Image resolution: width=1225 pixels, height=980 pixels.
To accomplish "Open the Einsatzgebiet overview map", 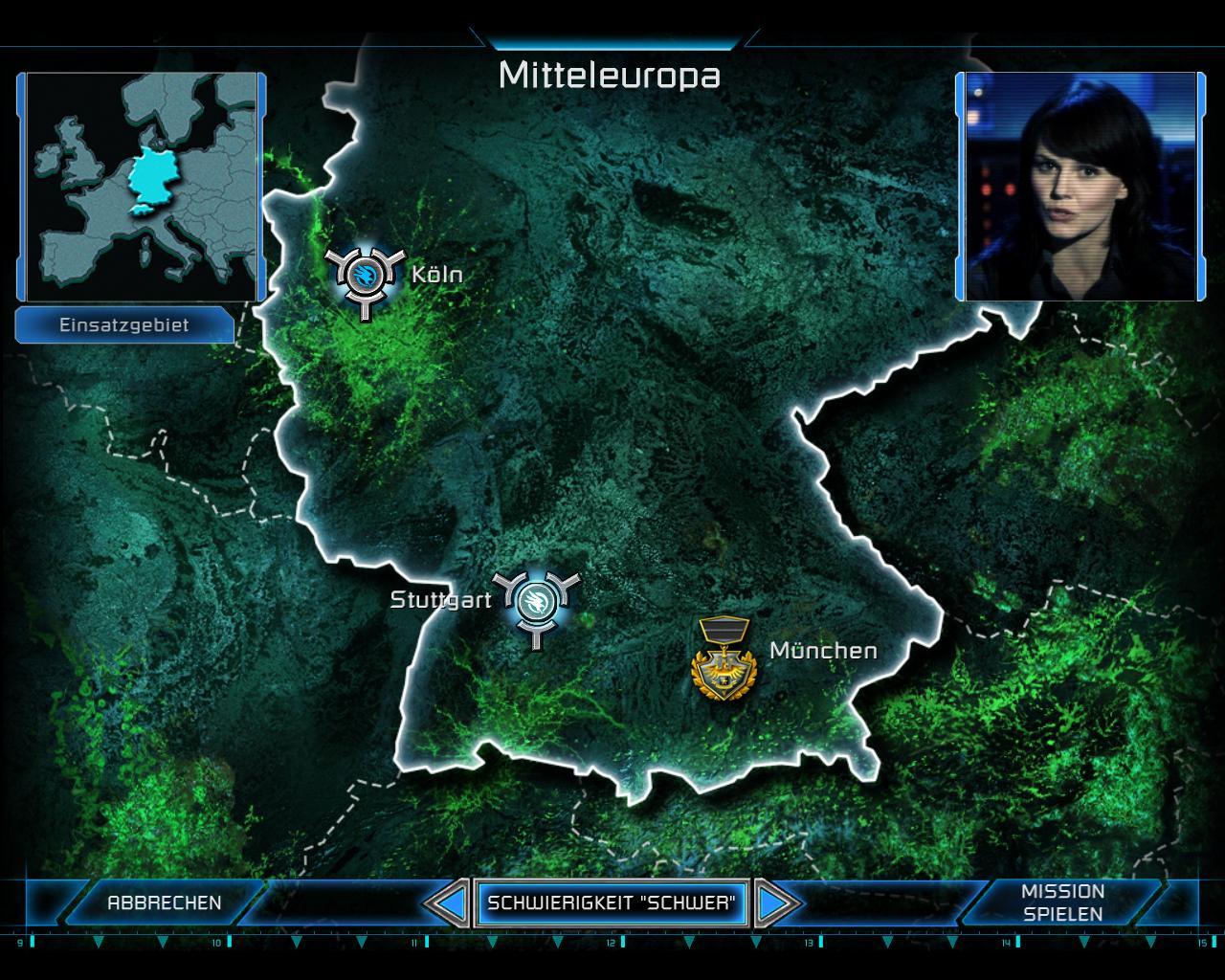I will [x=142, y=187].
